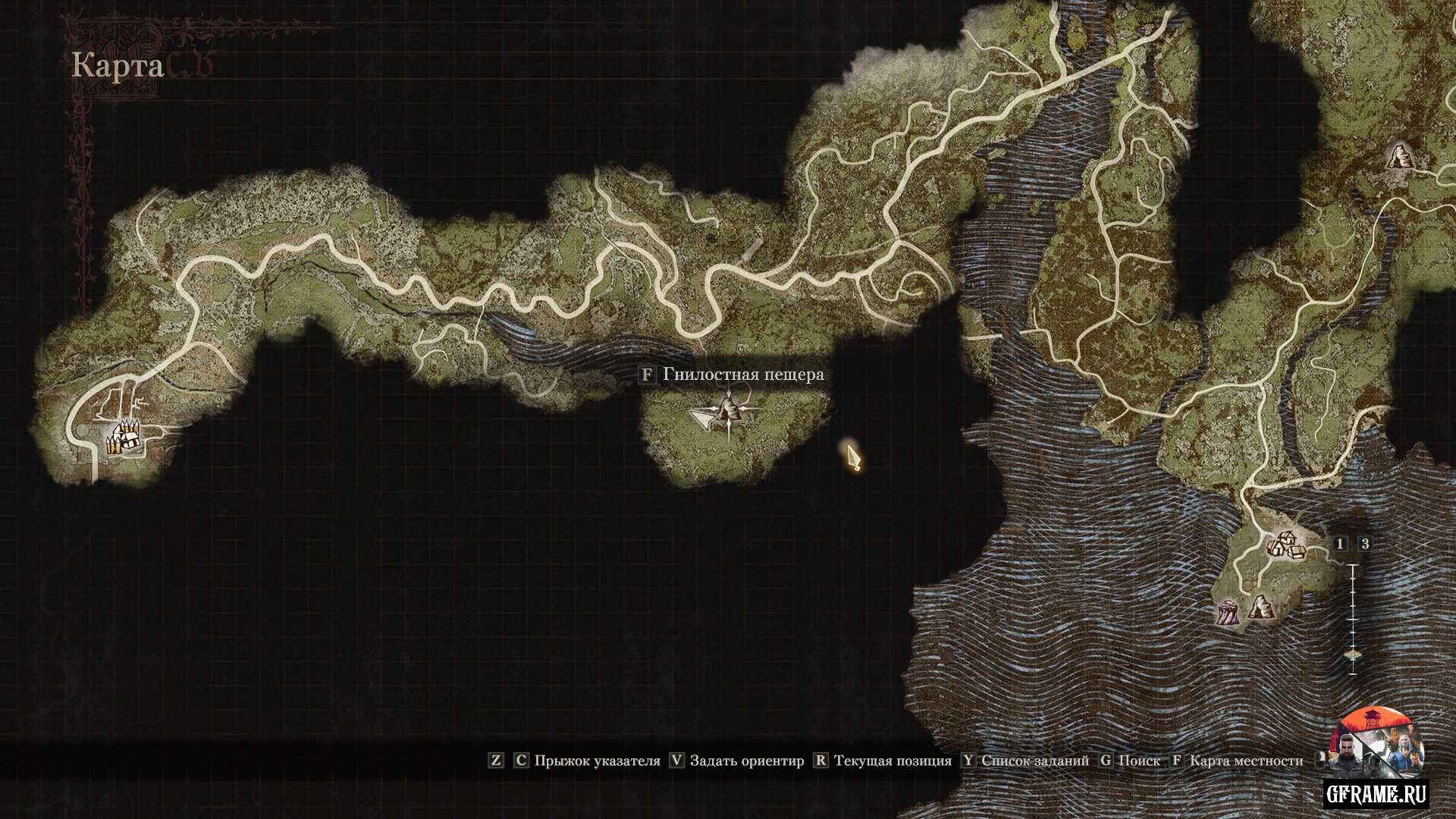Select the village houses map marker

pyautogui.click(x=1285, y=544)
